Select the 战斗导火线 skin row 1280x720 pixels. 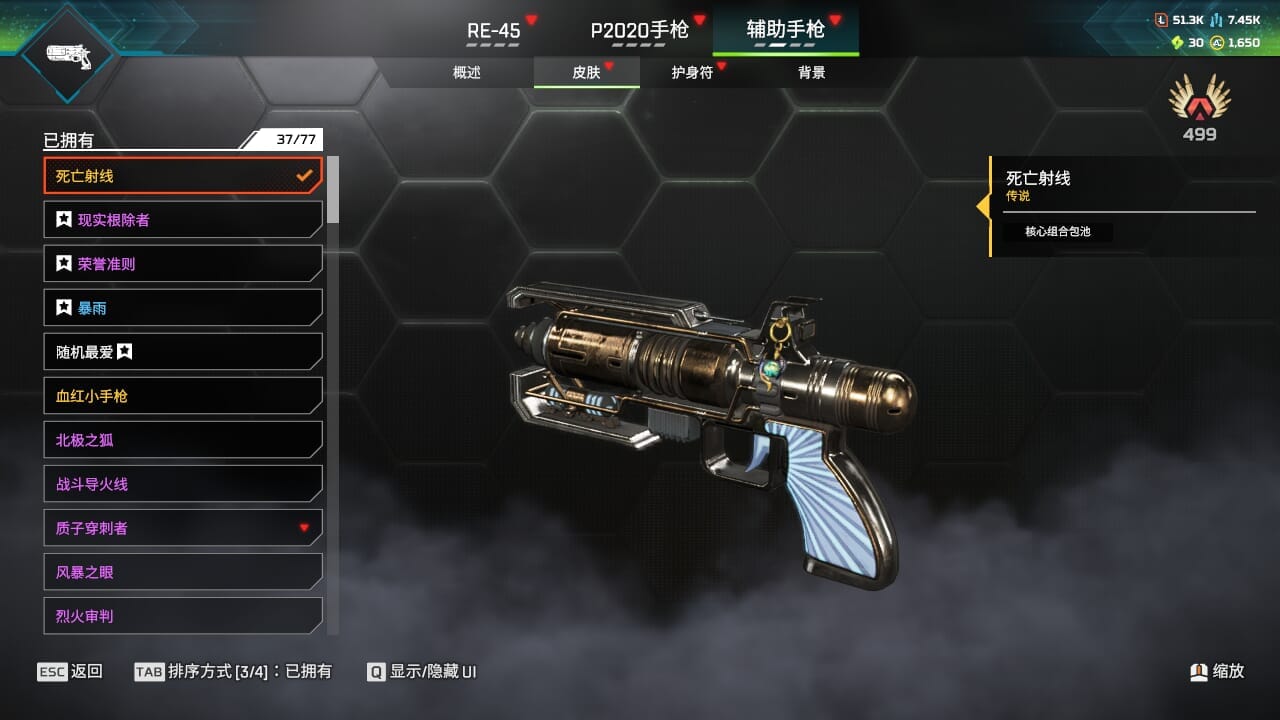(183, 484)
